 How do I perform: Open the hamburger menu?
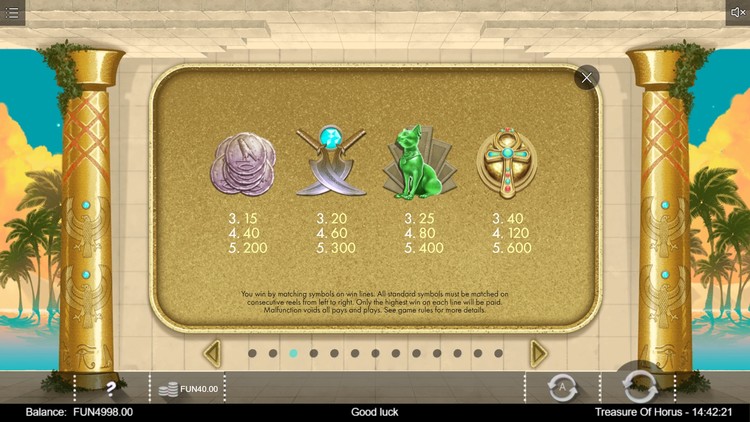coord(13,12)
